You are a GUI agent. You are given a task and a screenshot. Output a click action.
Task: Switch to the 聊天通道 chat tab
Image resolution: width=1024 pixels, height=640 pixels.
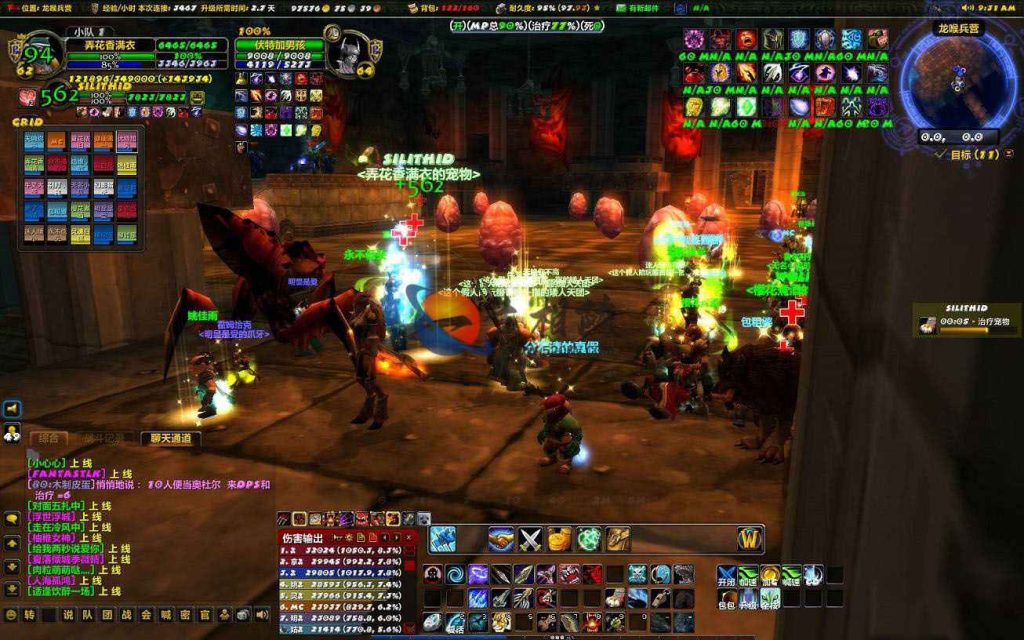pos(170,438)
